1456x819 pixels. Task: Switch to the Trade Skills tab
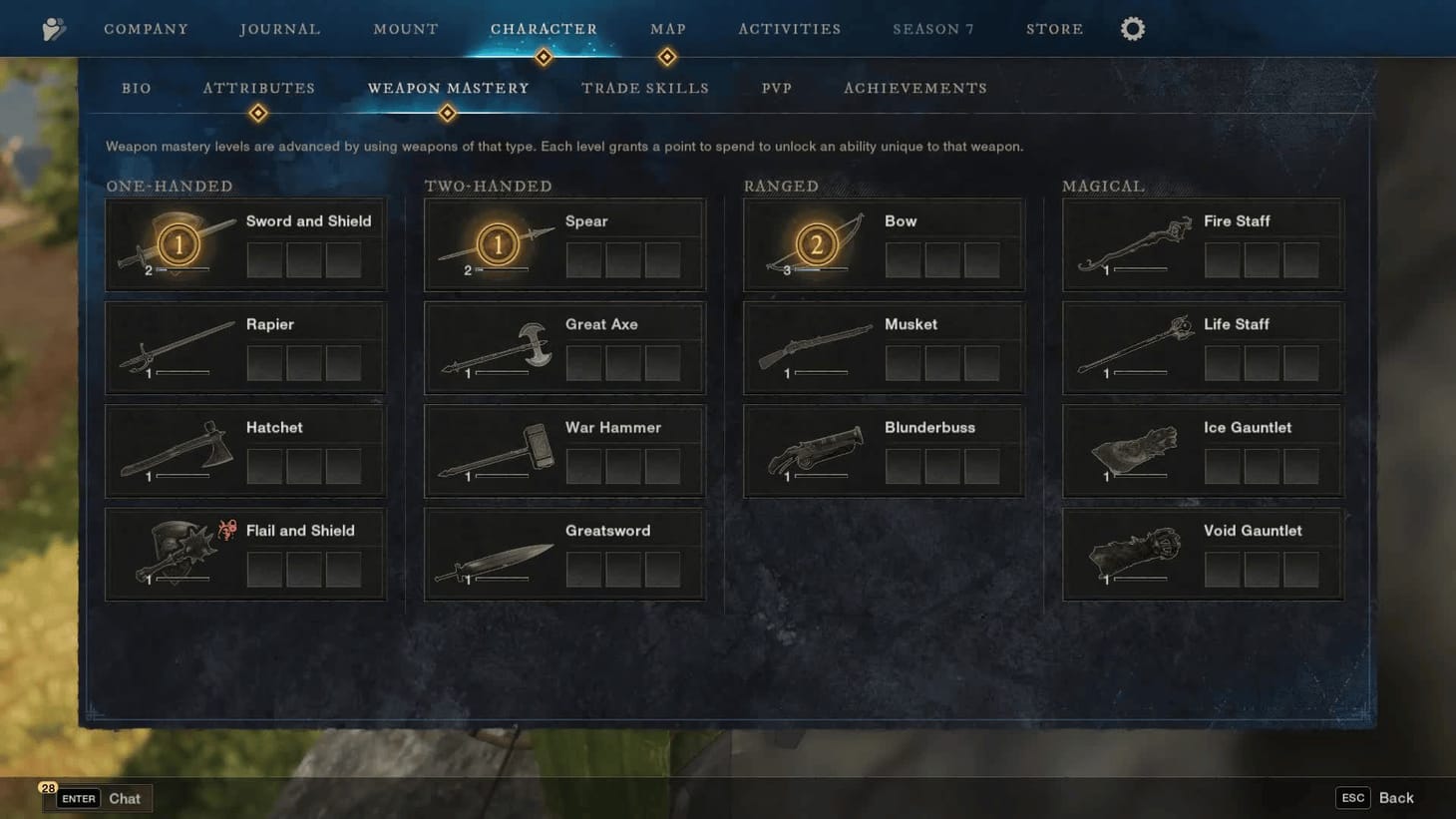644,88
